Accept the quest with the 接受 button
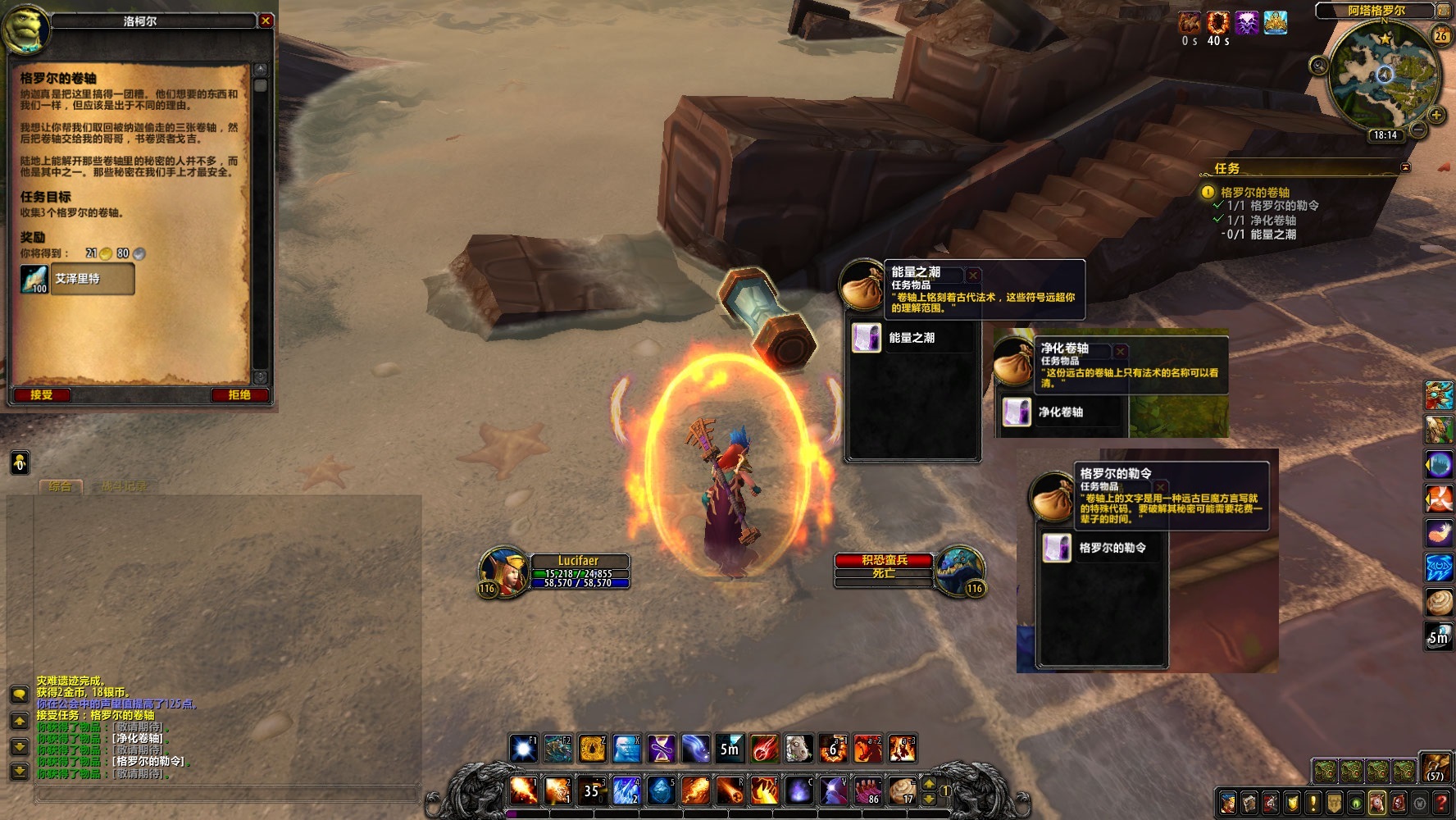The width and height of the screenshot is (1456, 820). point(42,395)
